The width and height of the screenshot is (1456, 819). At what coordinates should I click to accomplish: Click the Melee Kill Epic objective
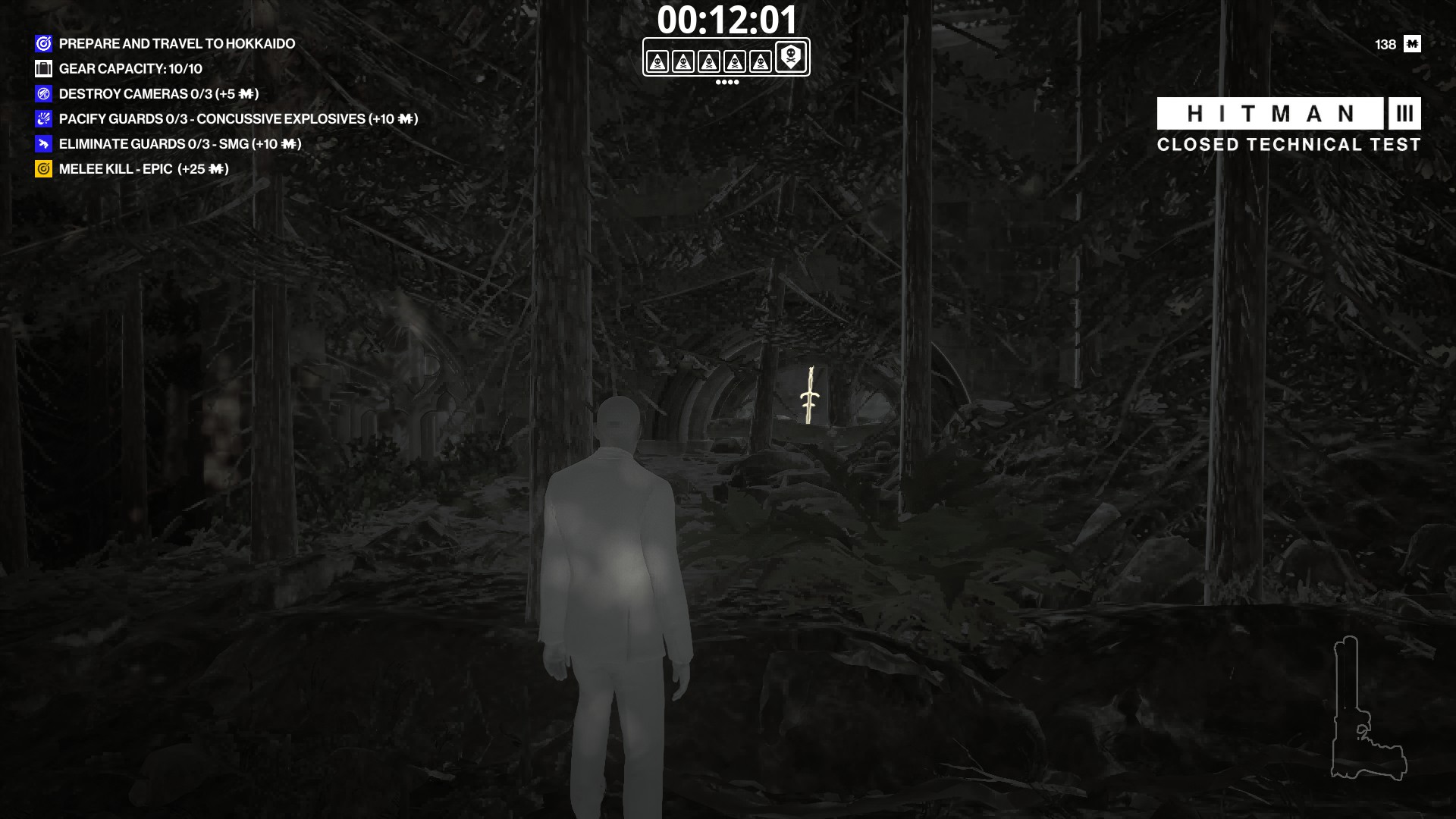(x=143, y=169)
